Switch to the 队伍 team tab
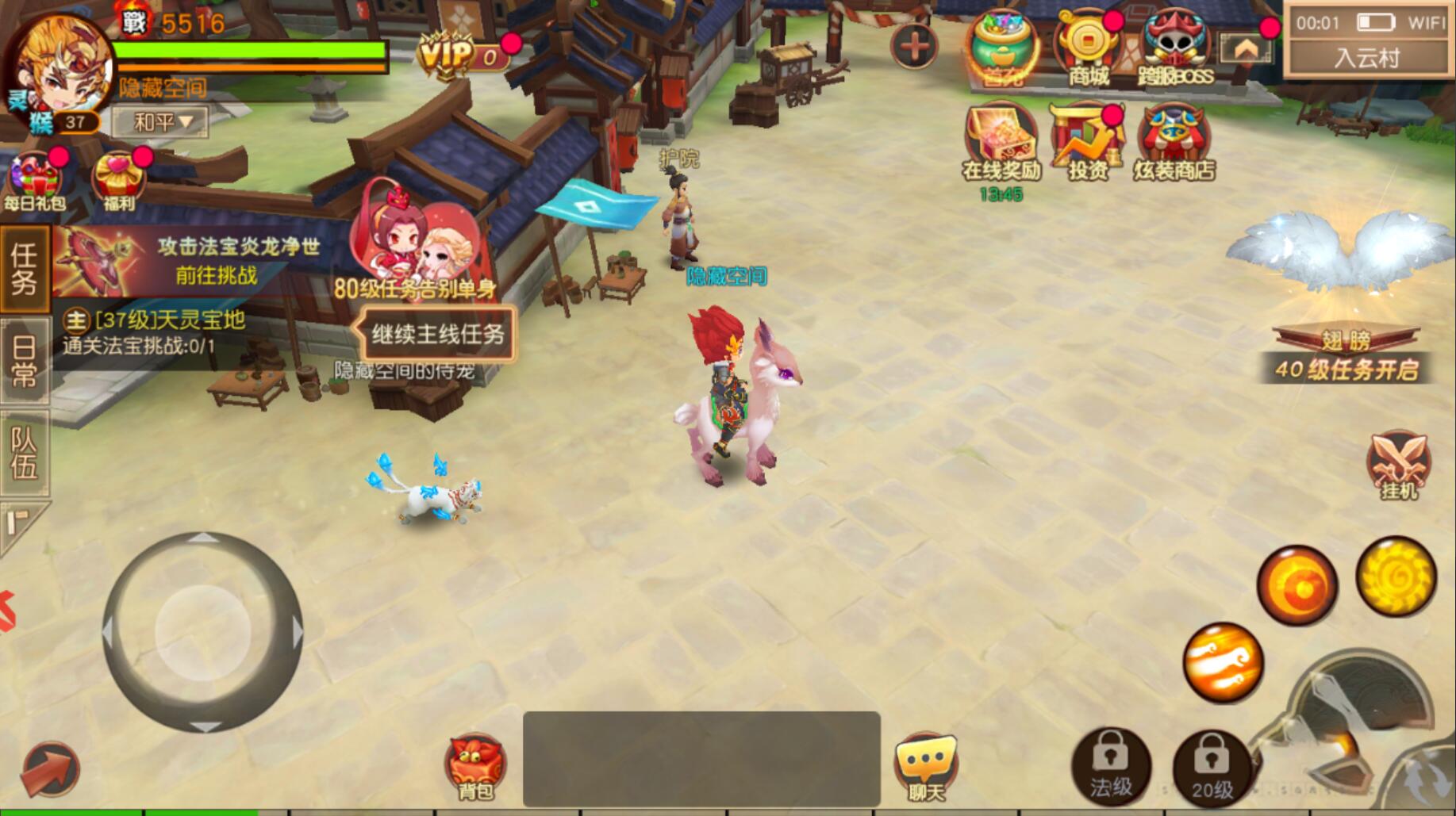Viewport: 1456px width, 816px height. point(24,452)
